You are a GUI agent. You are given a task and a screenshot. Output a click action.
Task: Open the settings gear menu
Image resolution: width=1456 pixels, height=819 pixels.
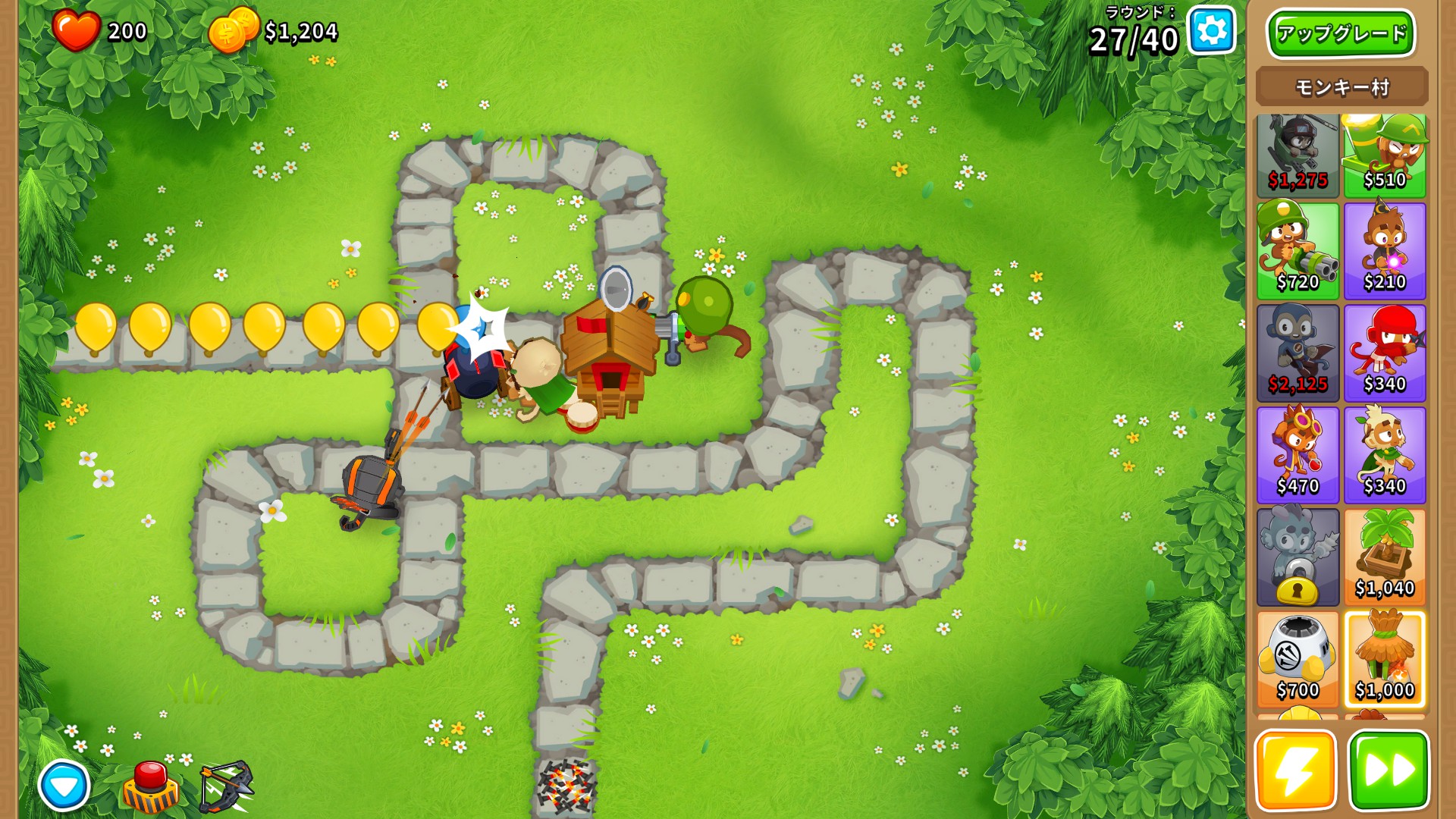click(1211, 31)
